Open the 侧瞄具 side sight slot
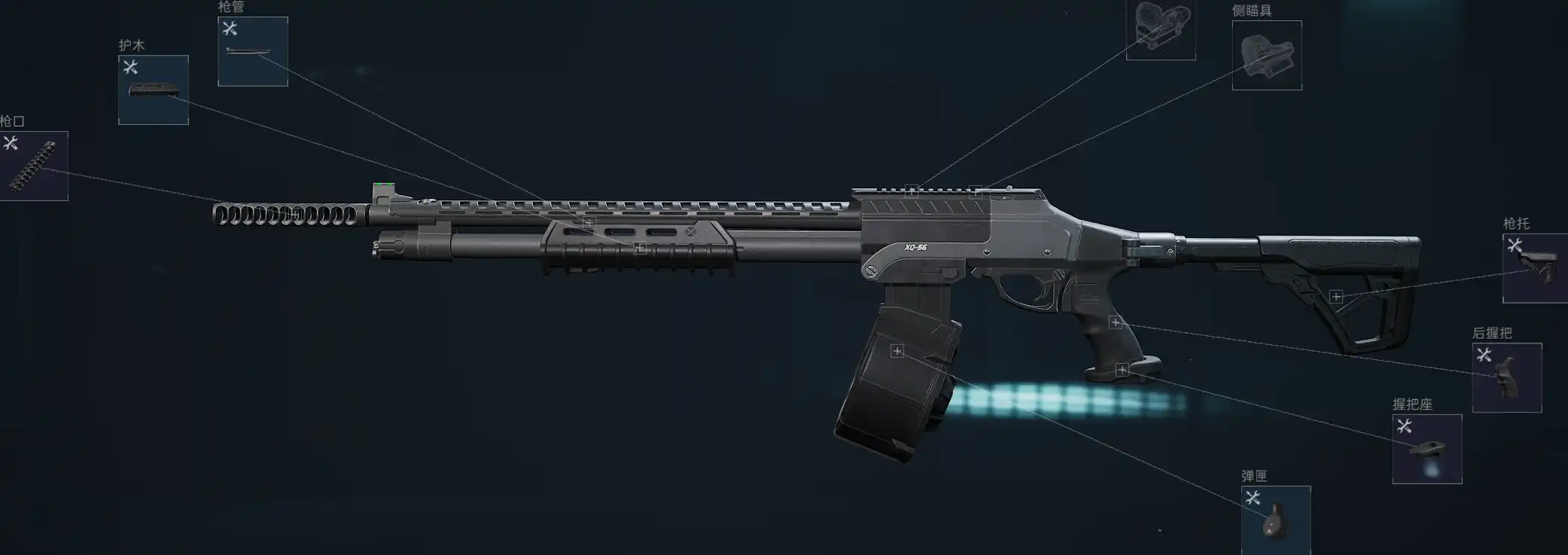 coord(1266,55)
